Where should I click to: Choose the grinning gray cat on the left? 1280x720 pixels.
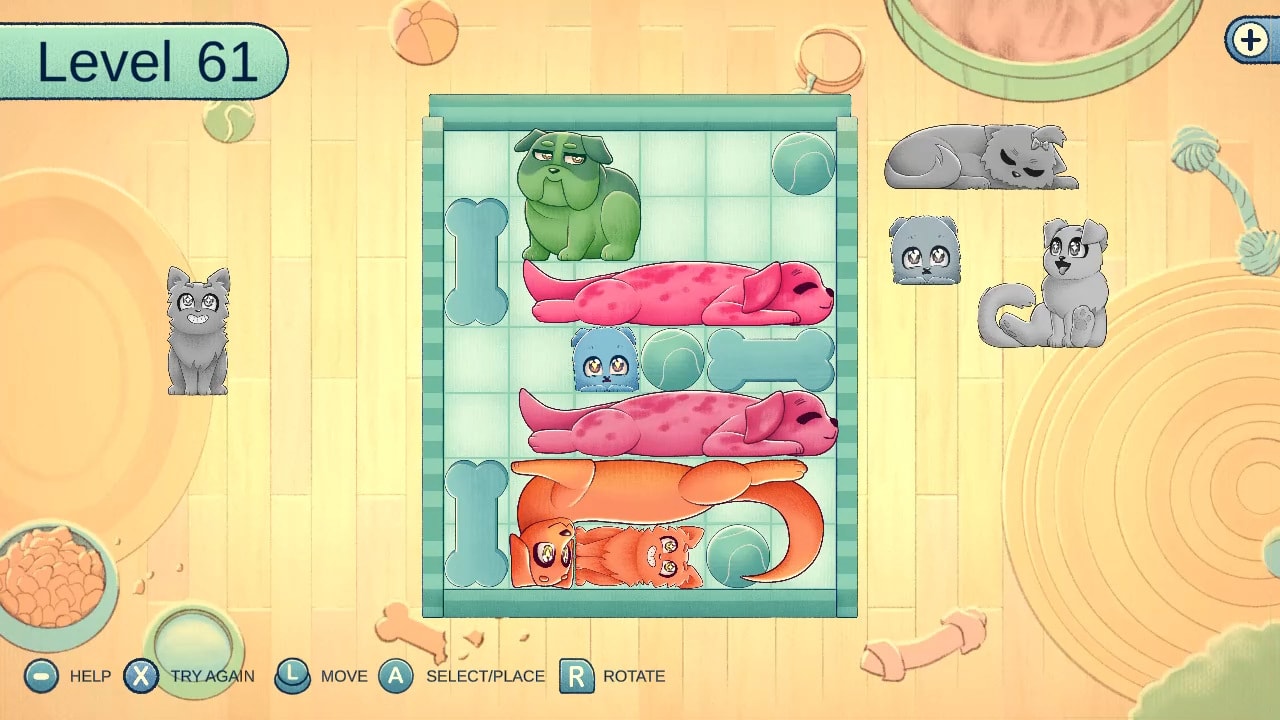point(197,330)
